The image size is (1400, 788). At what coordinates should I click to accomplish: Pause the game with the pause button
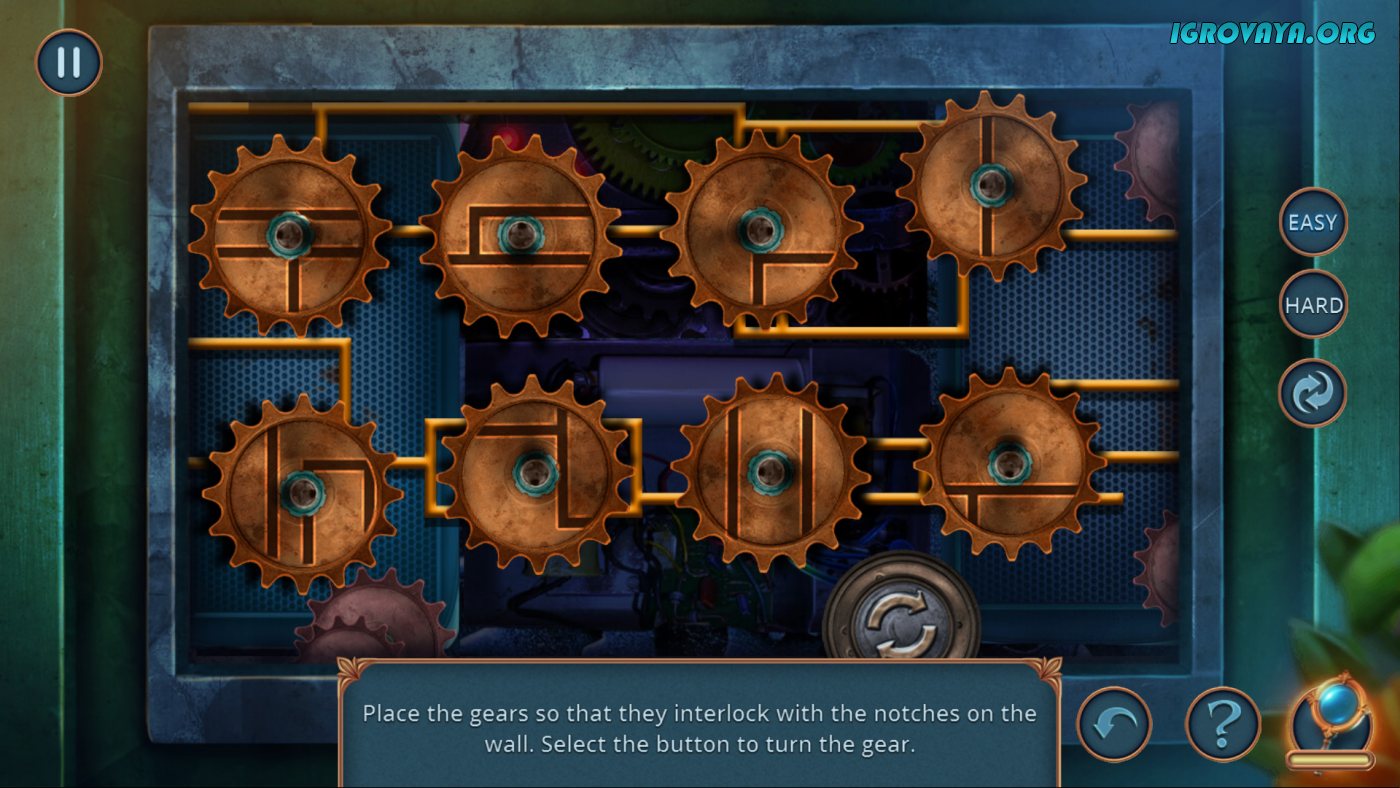[x=69, y=62]
